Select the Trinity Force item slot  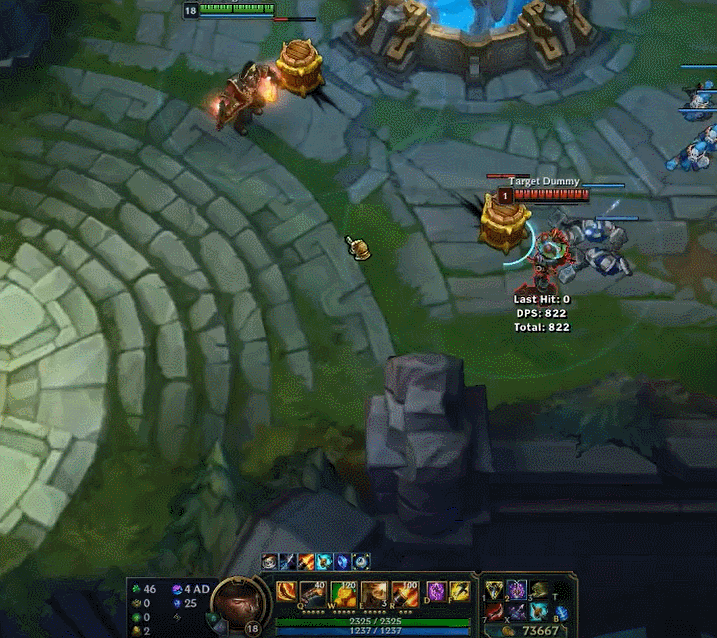click(495, 591)
